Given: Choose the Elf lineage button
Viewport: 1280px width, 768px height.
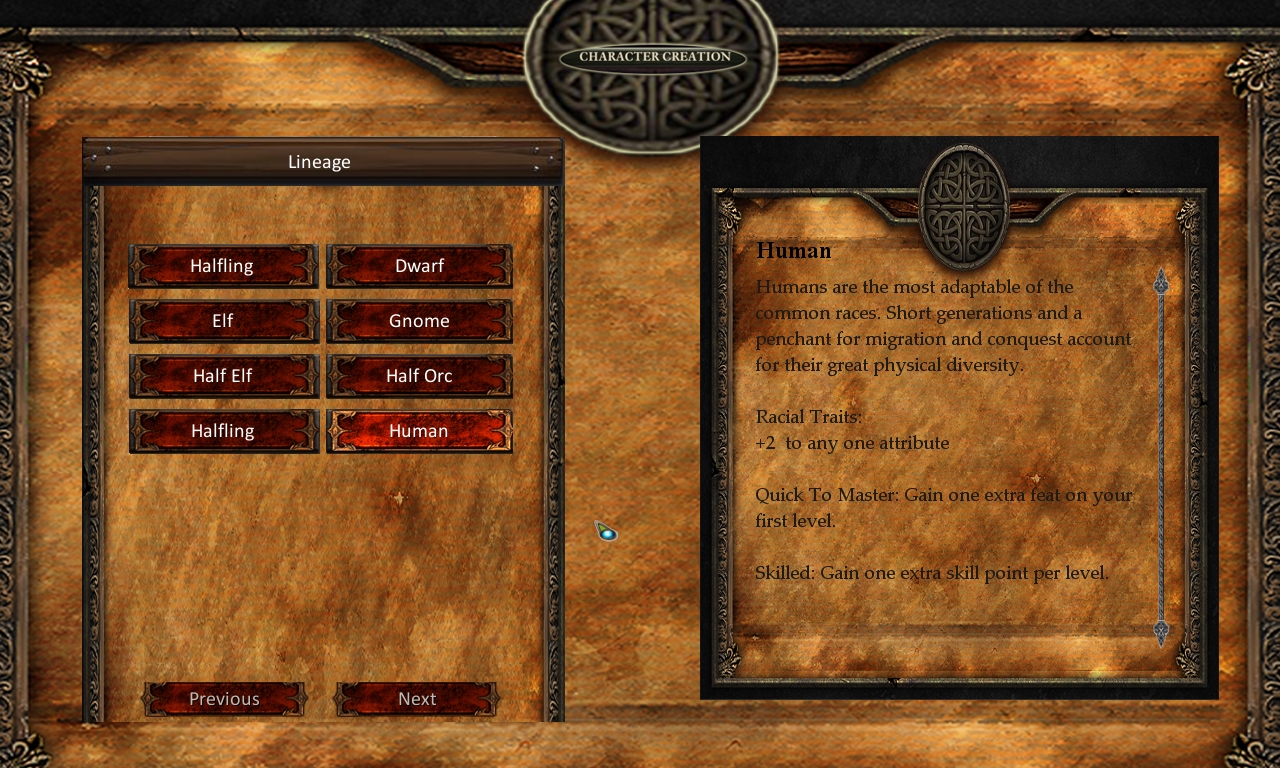Looking at the screenshot, I should point(223,321).
